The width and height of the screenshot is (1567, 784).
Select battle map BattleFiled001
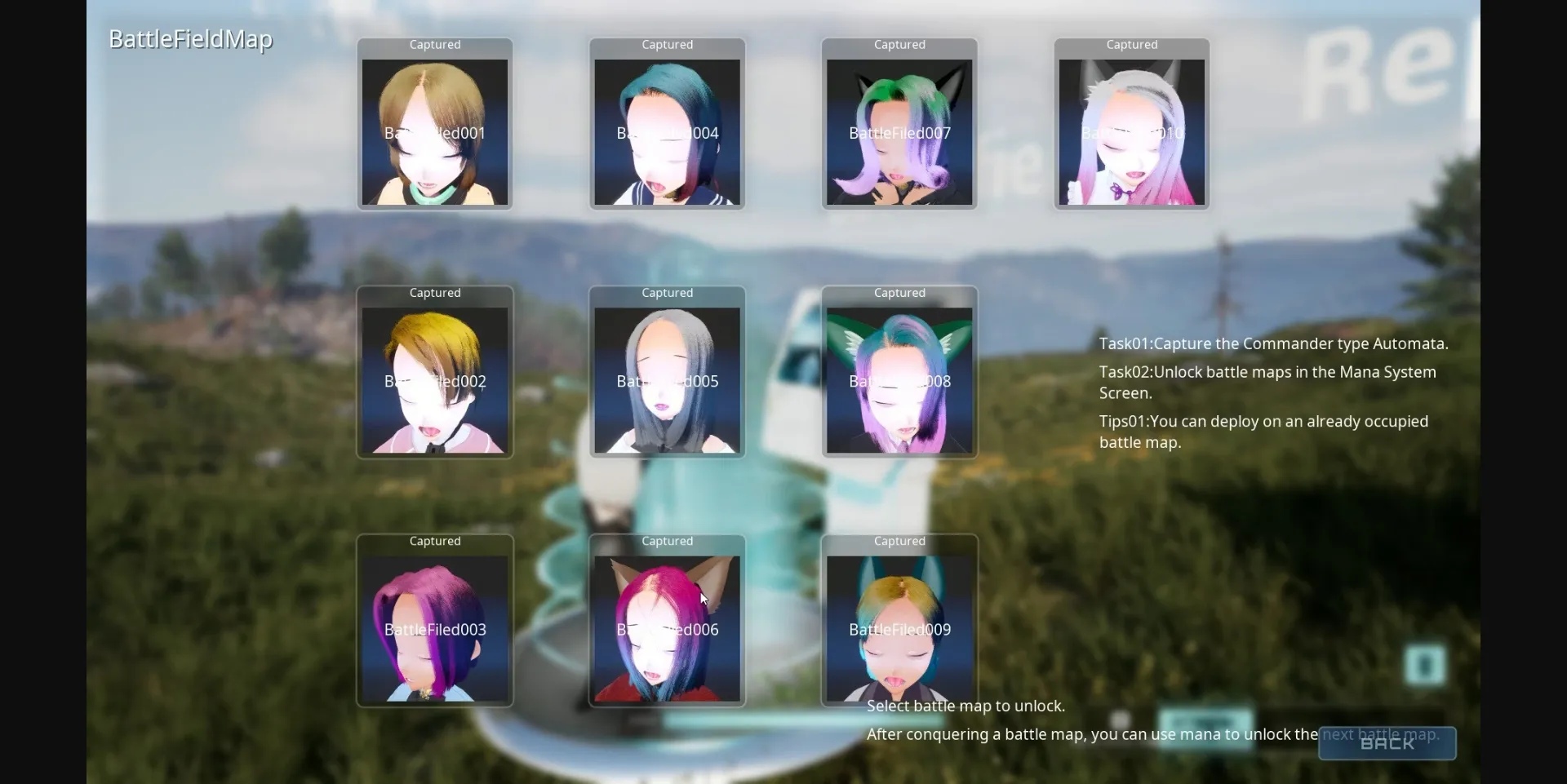coord(435,132)
